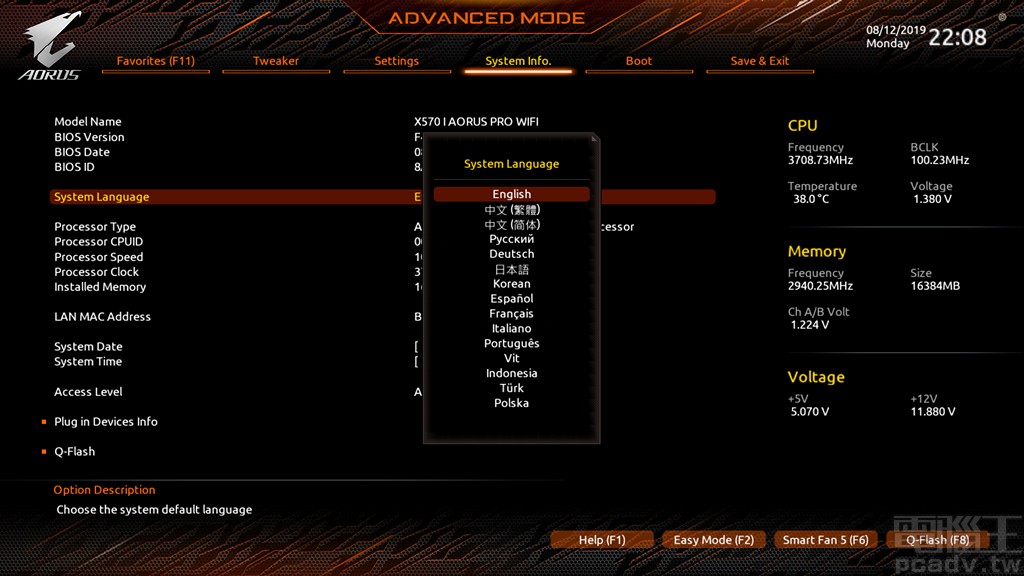Viewport: 1024px width, 576px height.
Task: Switch to Easy Mode (F2)
Action: 714,540
